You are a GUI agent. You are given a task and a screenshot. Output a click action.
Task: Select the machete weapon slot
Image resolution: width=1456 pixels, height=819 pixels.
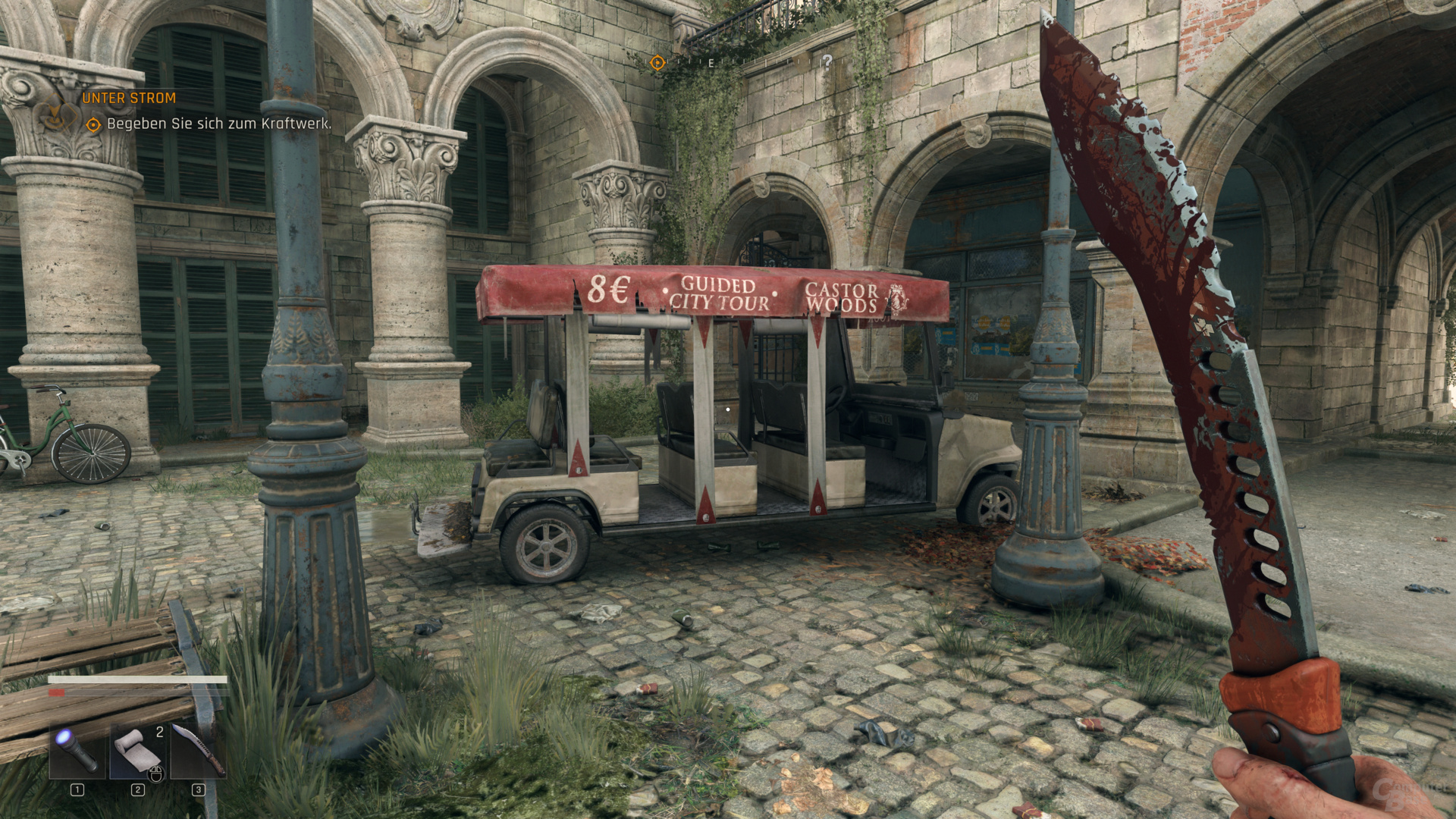tap(199, 751)
